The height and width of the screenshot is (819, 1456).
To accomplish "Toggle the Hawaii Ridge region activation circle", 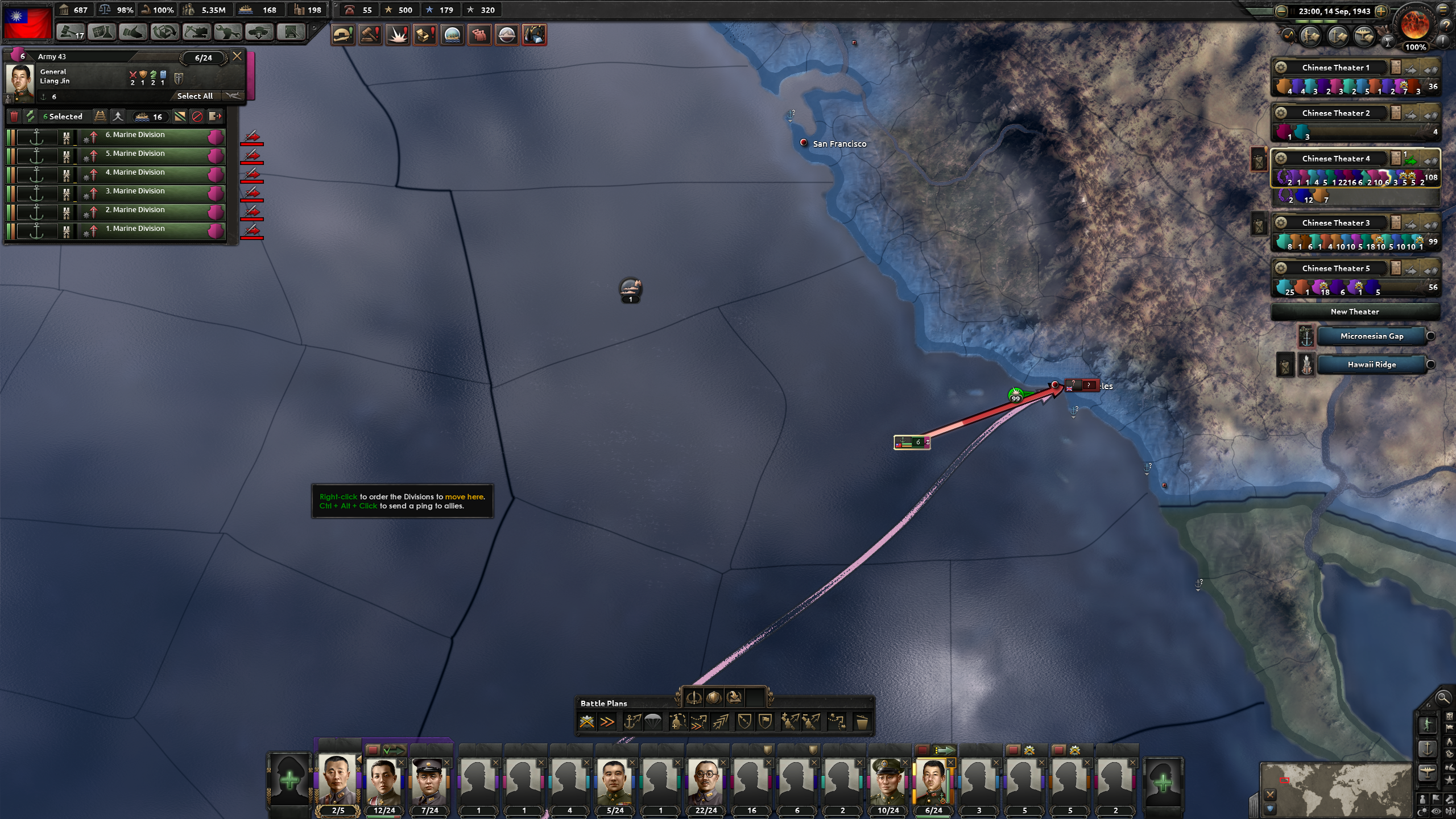I will coord(1430,365).
